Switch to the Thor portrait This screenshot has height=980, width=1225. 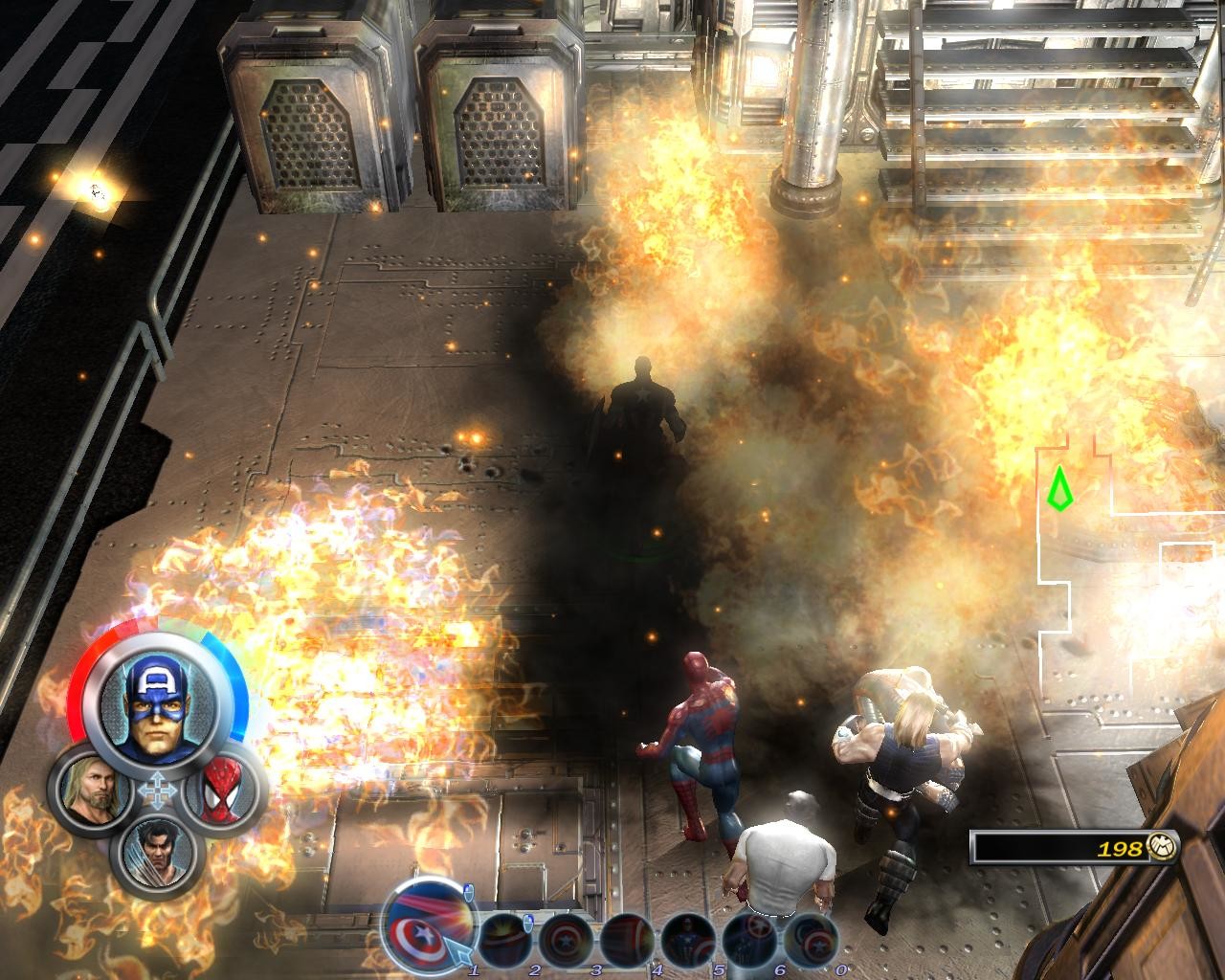pos(92,786)
